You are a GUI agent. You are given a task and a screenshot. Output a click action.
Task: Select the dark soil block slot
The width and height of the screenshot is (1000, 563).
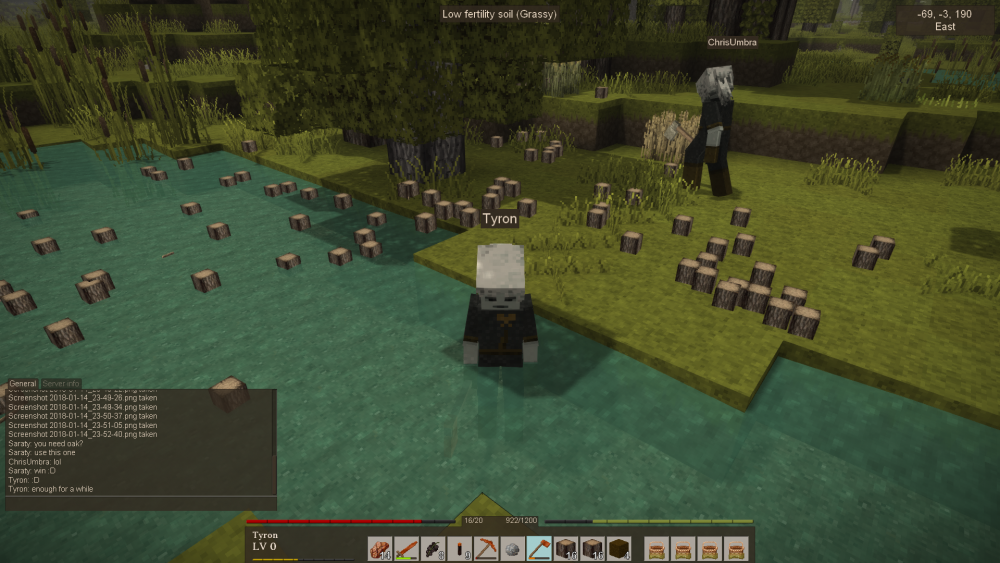pos(618,548)
